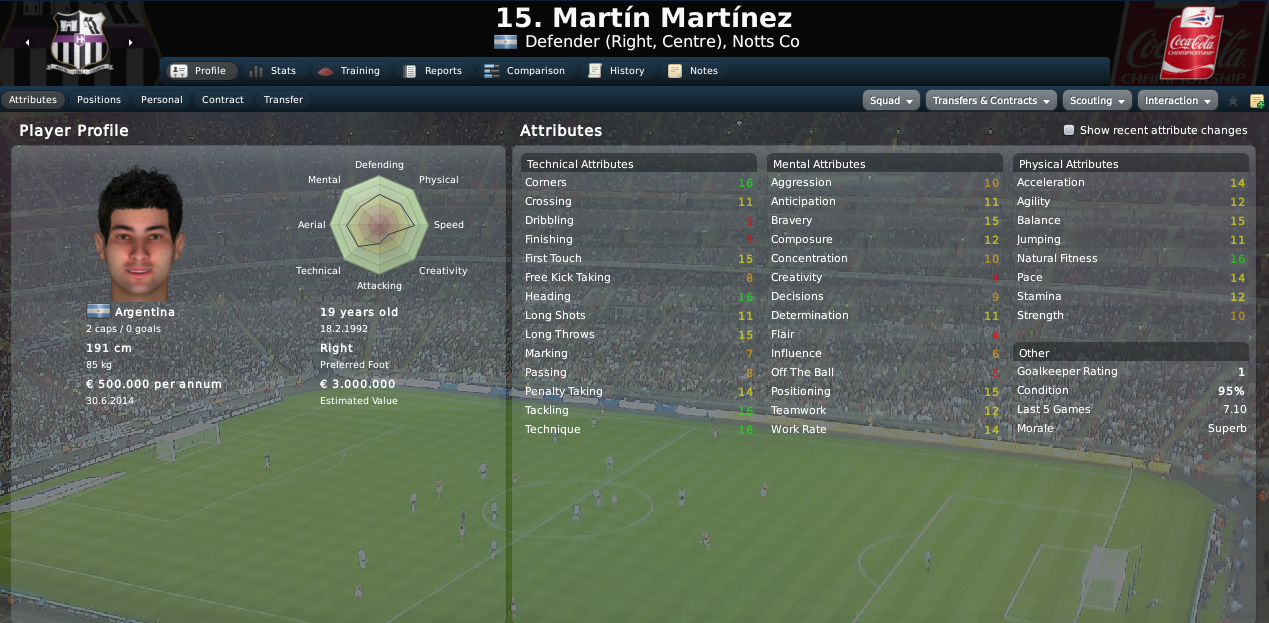The height and width of the screenshot is (623, 1269).
Task: Expand the Interaction dropdown
Action: [x=1177, y=101]
